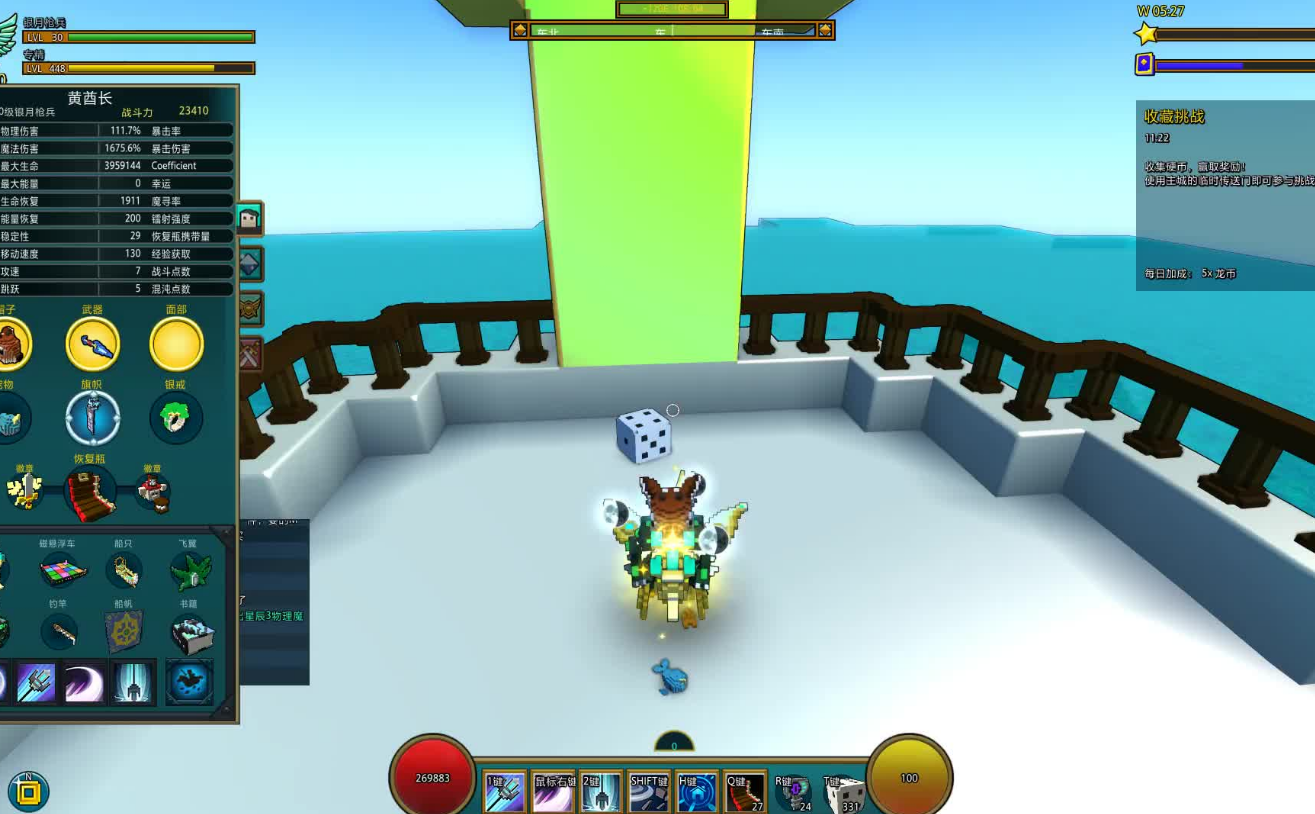Use the SHIFT key dodge ability
The height and width of the screenshot is (814, 1315).
[649, 793]
